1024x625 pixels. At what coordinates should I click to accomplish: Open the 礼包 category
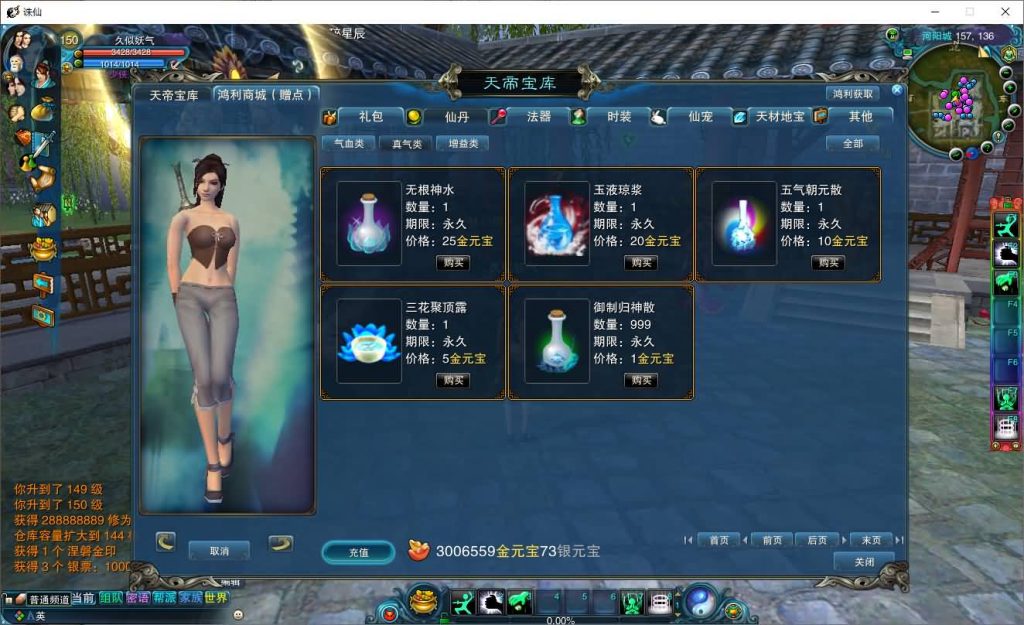pos(371,117)
